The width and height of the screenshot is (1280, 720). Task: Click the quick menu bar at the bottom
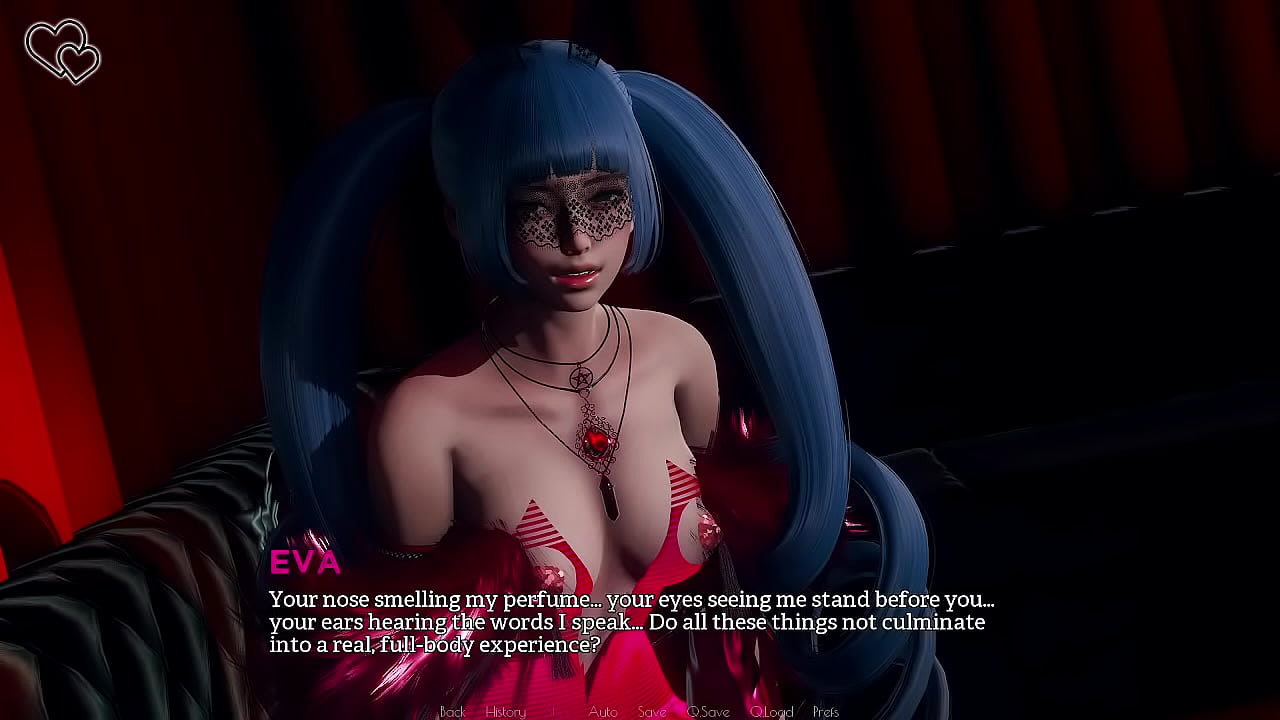(640, 712)
